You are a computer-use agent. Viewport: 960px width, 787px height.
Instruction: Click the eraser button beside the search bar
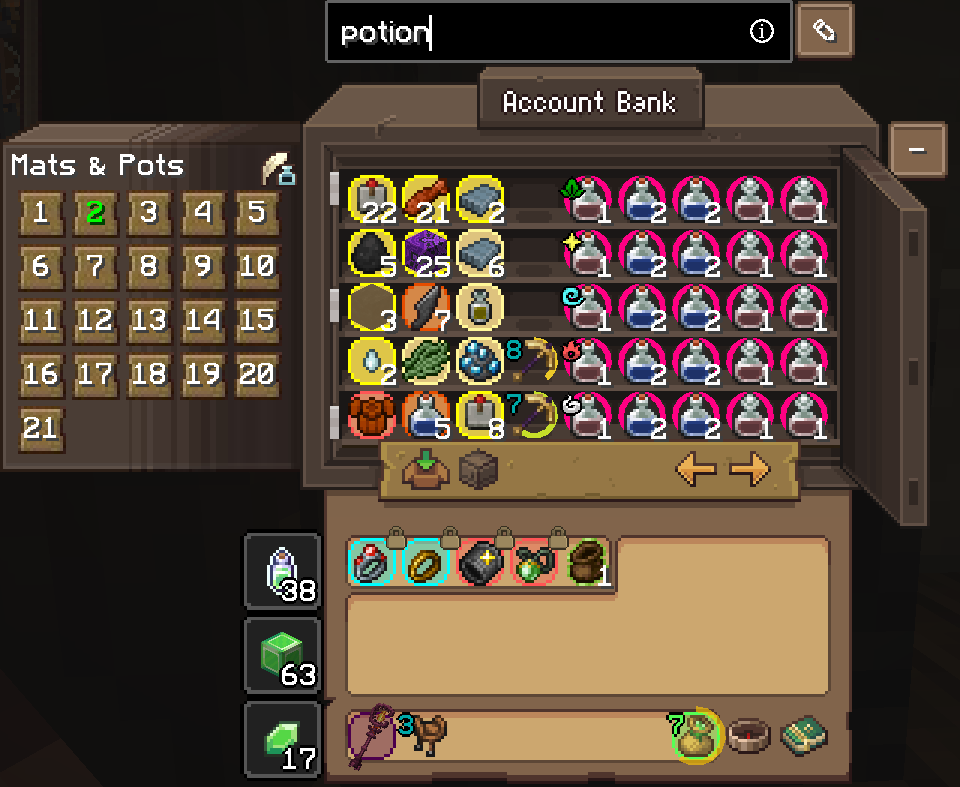click(825, 32)
